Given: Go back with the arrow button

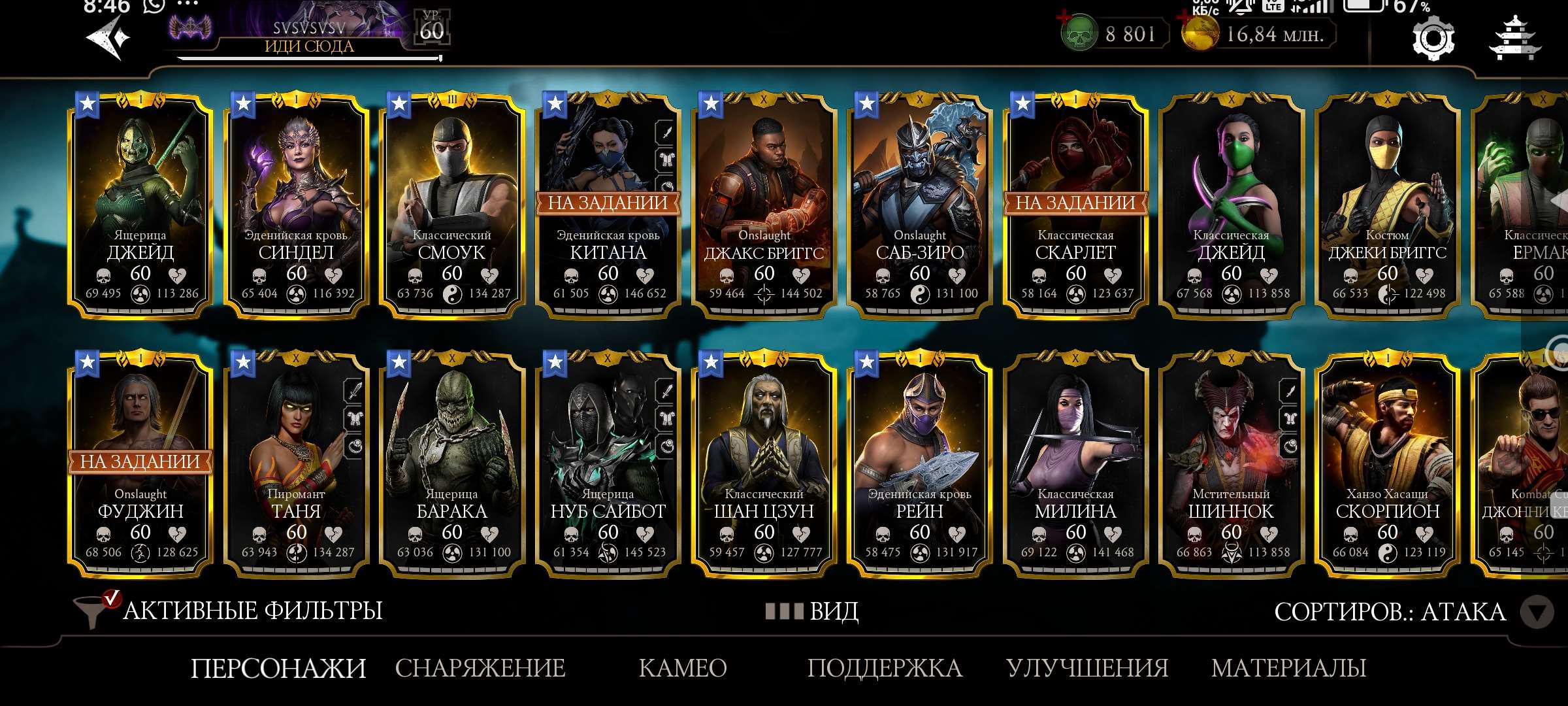Looking at the screenshot, I should pyautogui.click(x=108, y=38).
